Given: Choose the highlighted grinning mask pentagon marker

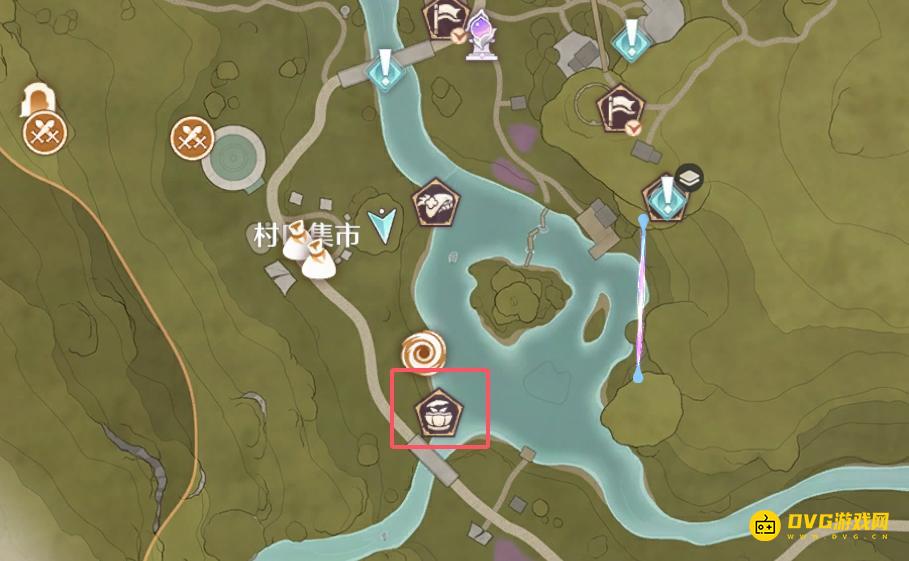Looking at the screenshot, I should (438, 412).
